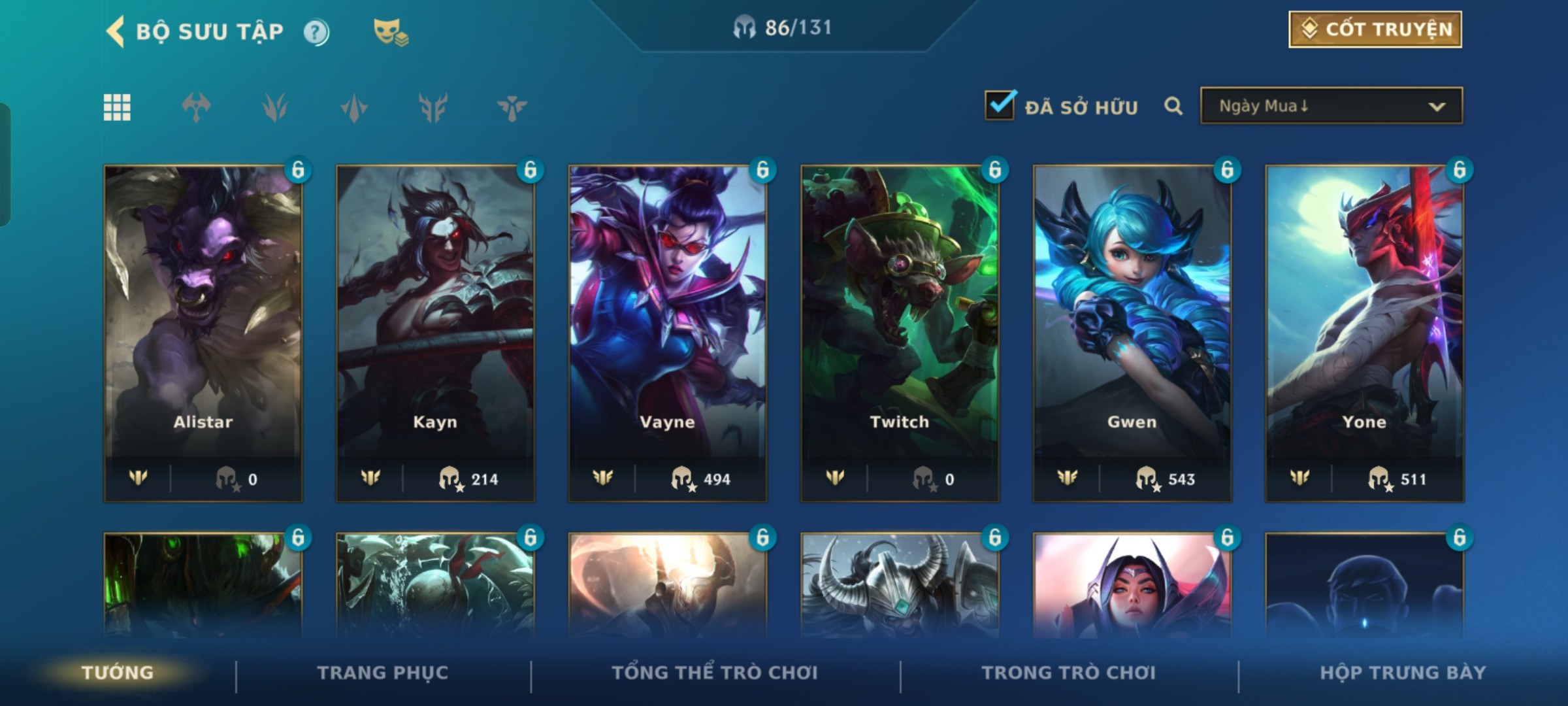Screen dimensions: 1568x706
Task: Click the magnifying glass search icon
Action: click(x=1173, y=106)
